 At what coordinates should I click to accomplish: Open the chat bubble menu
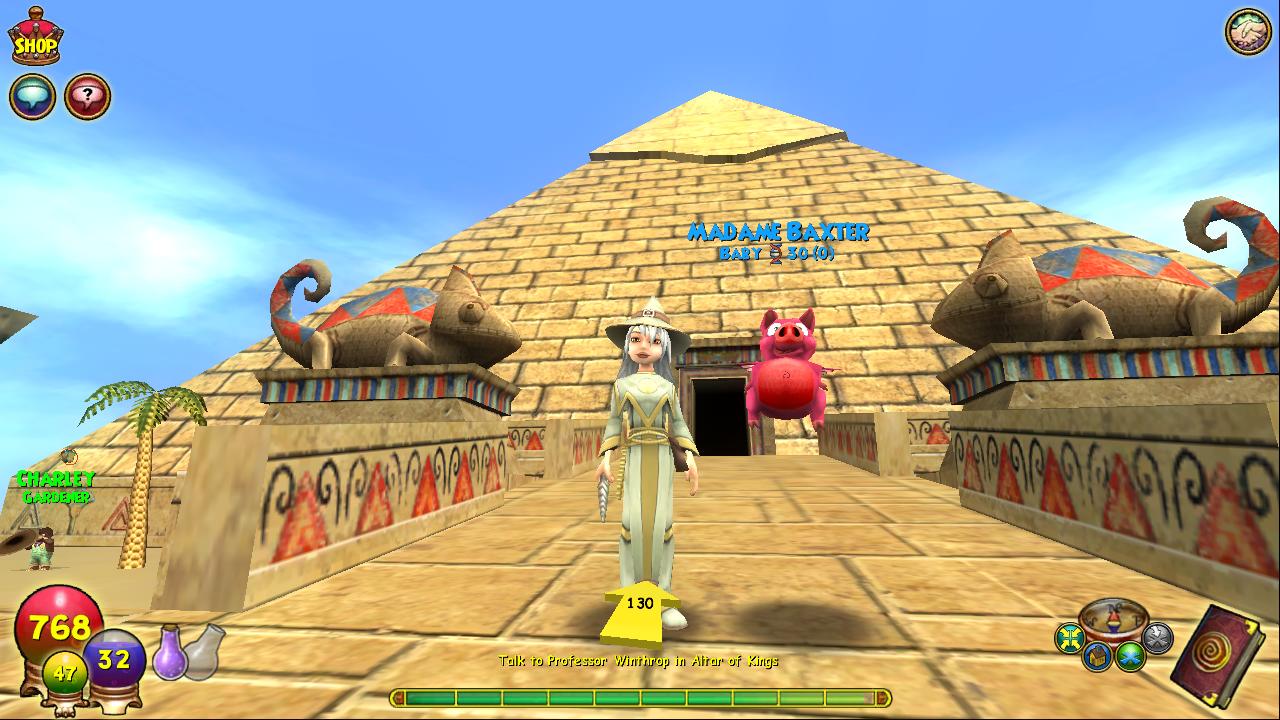point(32,96)
